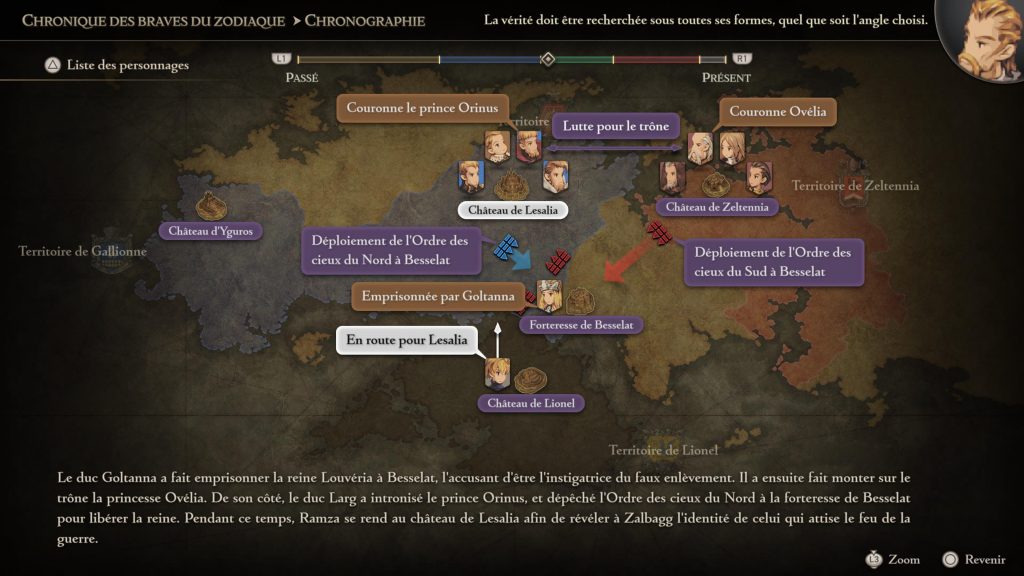View Ordre des cieux du Nord deployment event
Image resolution: width=1024 pixels, height=576 pixels.
(x=388, y=250)
